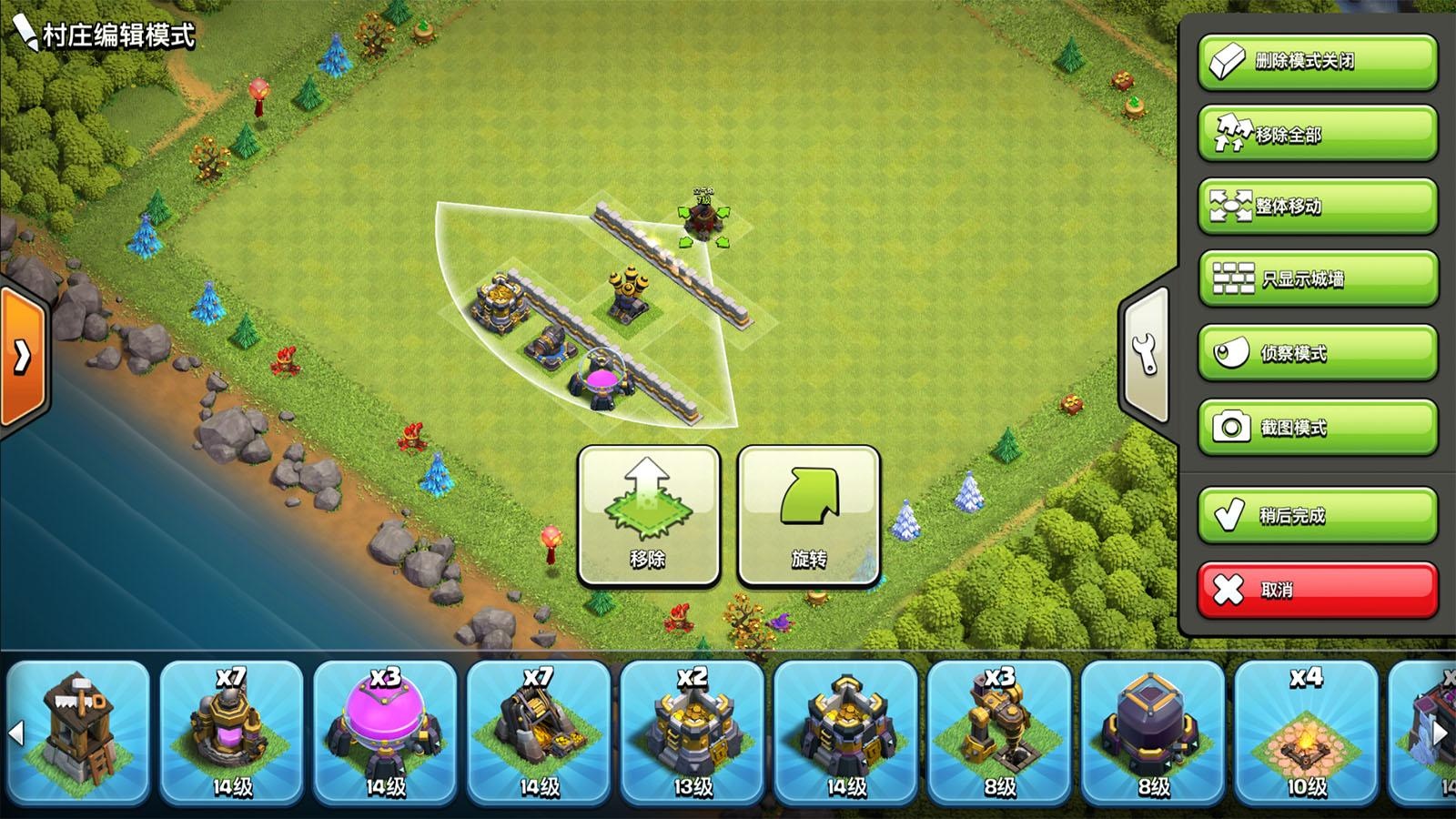
Task: Pick the level 14 elixir collector tile
Action: (232, 733)
